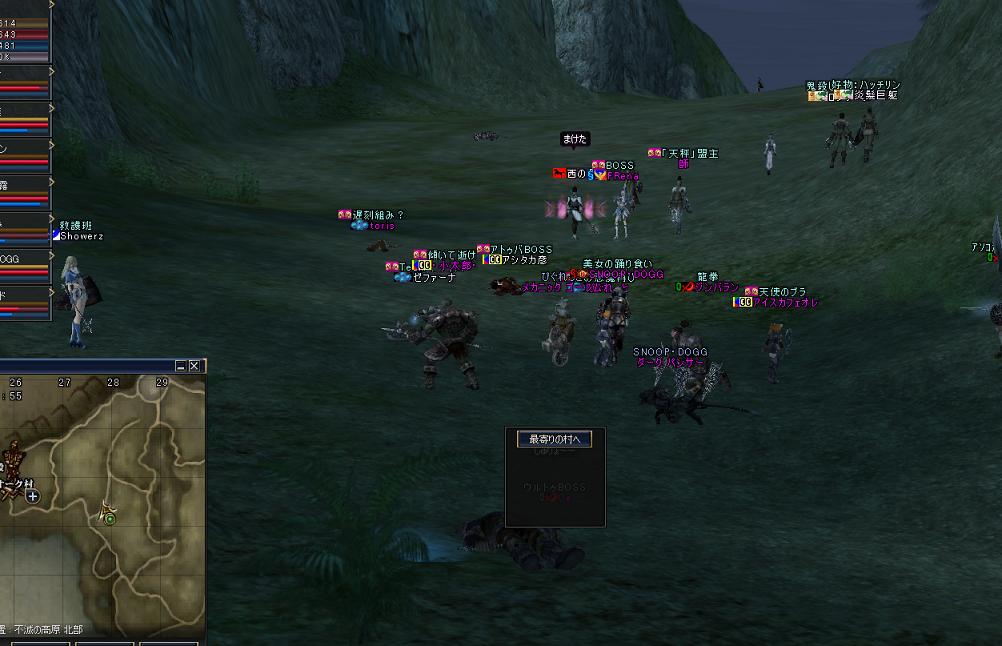Select the round plus marker on the map
This screenshot has height=646, width=1002.
pos(33,496)
